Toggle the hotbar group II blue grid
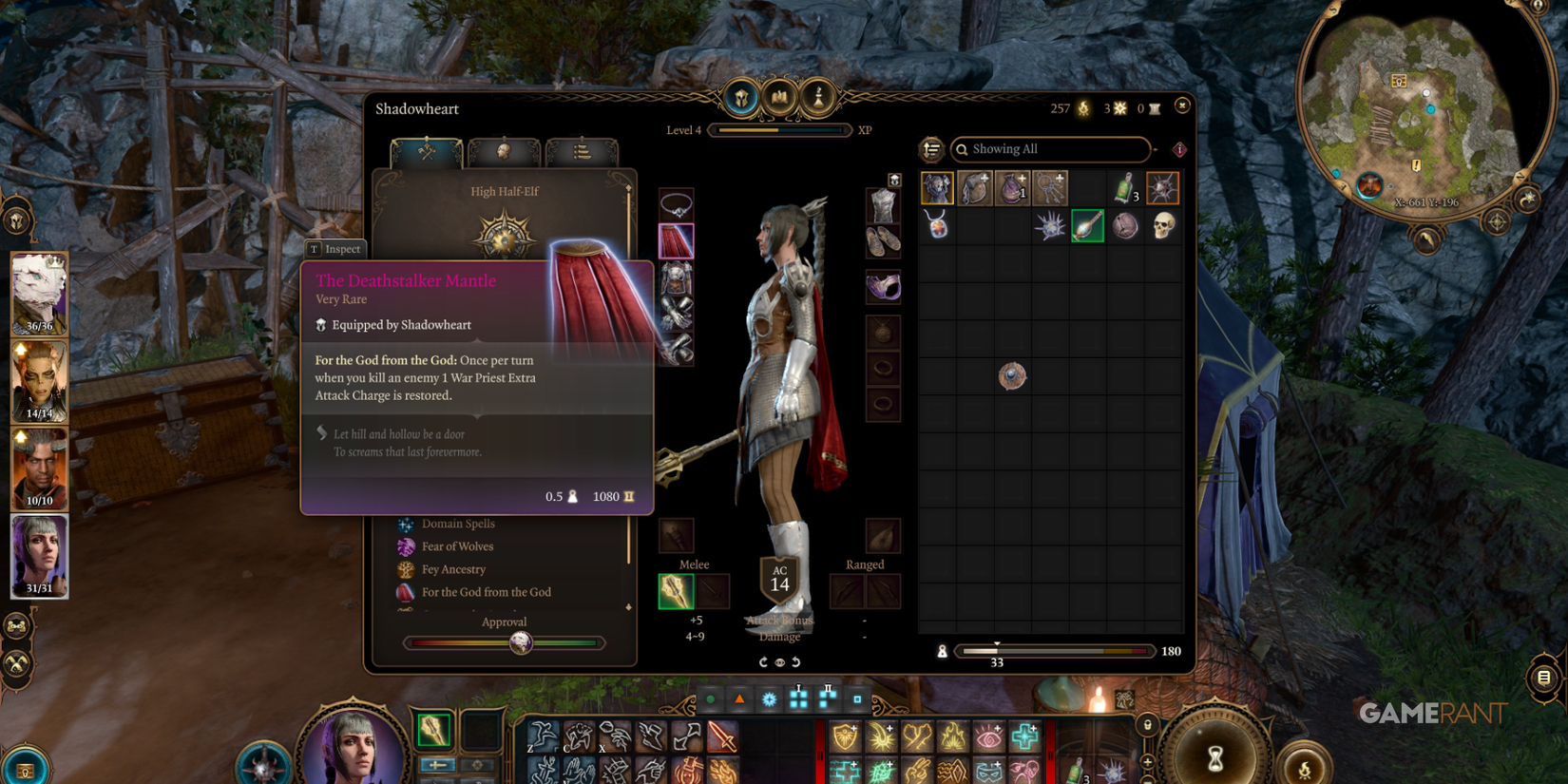The width and height of the screenshot is (1568, 784). pyautogui.click(x=829, y=698)
